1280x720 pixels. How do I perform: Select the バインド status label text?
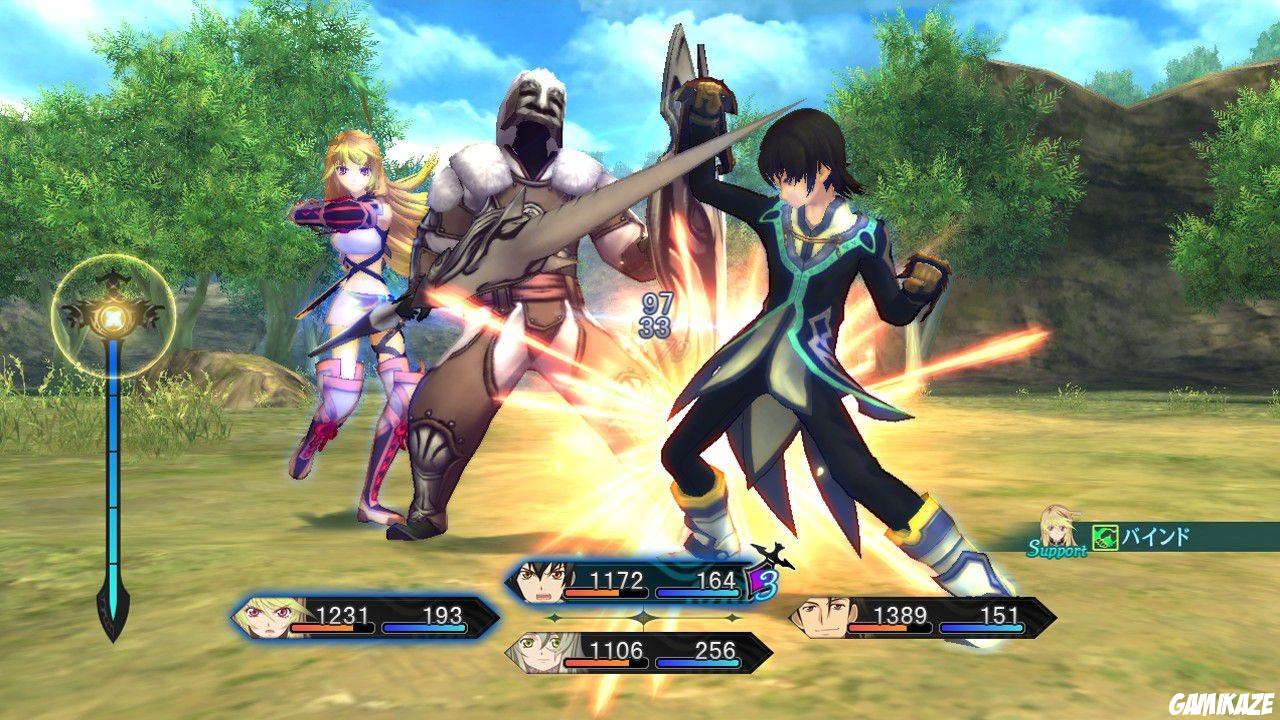[x=1155, y=537]
